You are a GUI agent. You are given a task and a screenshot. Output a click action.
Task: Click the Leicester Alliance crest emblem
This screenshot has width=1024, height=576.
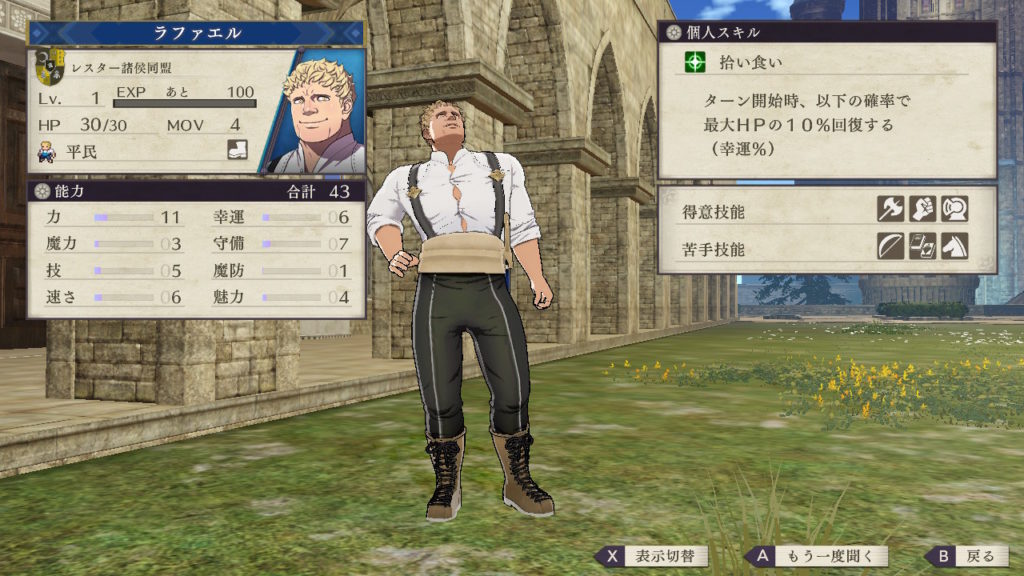[x=50, y=68]
